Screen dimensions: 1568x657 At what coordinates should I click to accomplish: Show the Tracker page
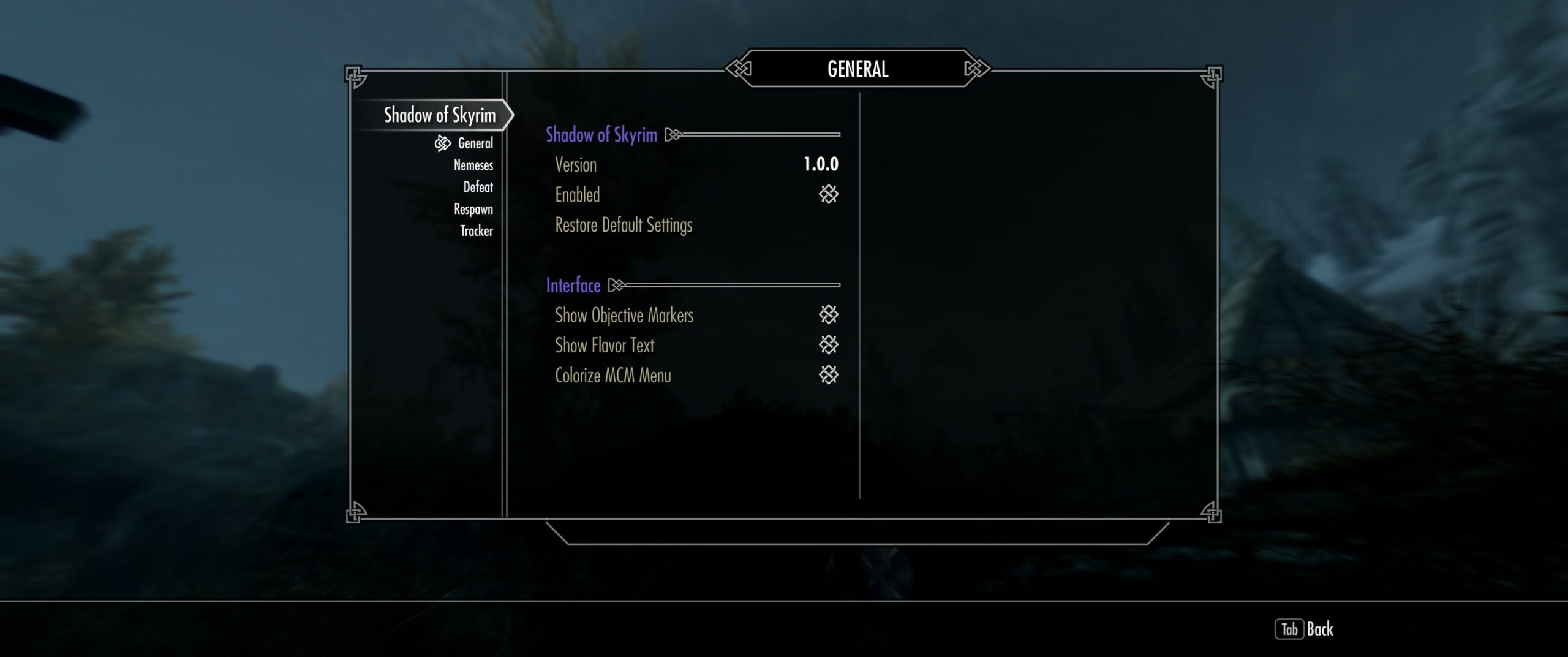(x=476, y=231)
